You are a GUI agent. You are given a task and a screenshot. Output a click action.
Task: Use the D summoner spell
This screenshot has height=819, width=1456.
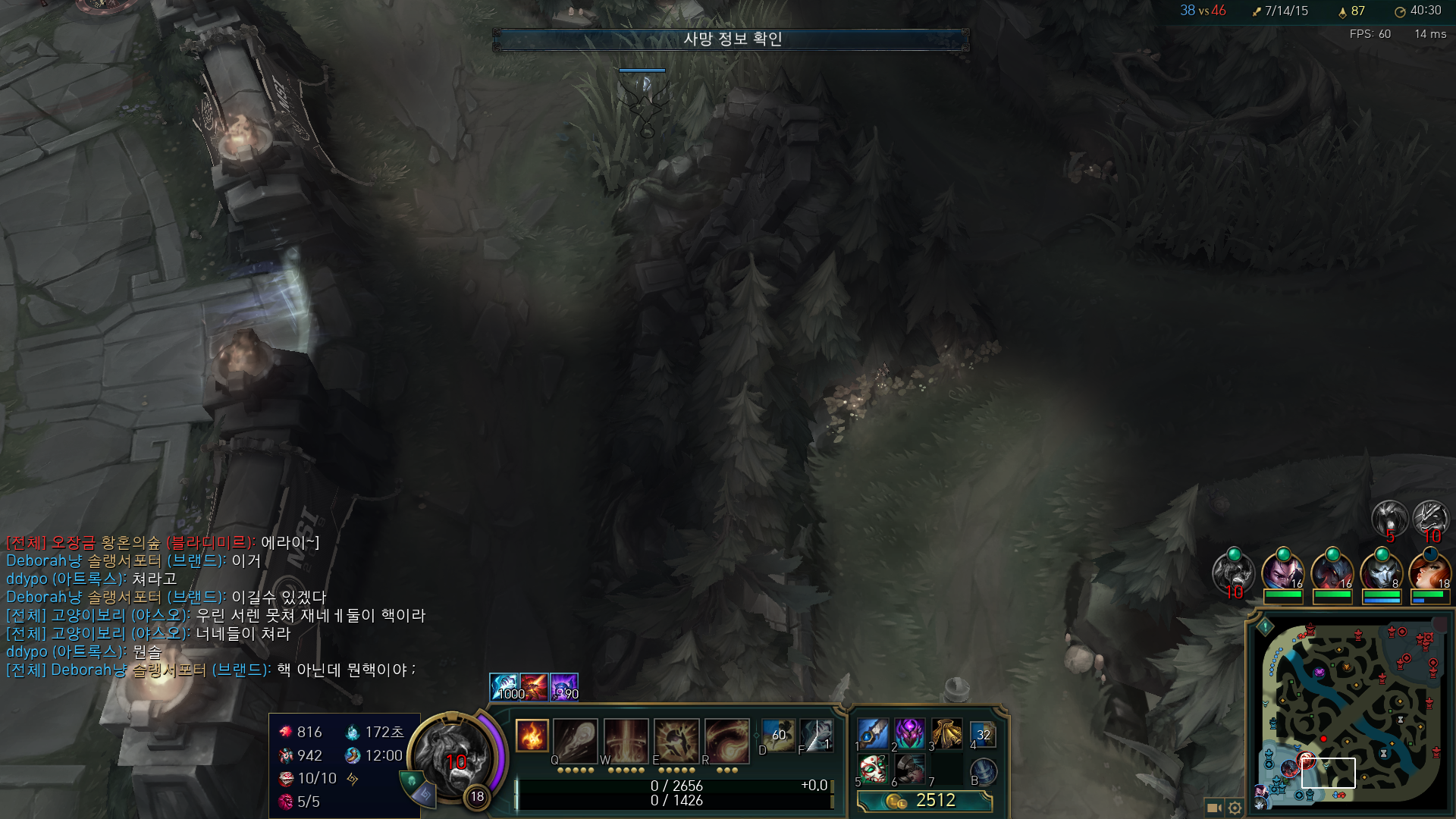(778, 736)
